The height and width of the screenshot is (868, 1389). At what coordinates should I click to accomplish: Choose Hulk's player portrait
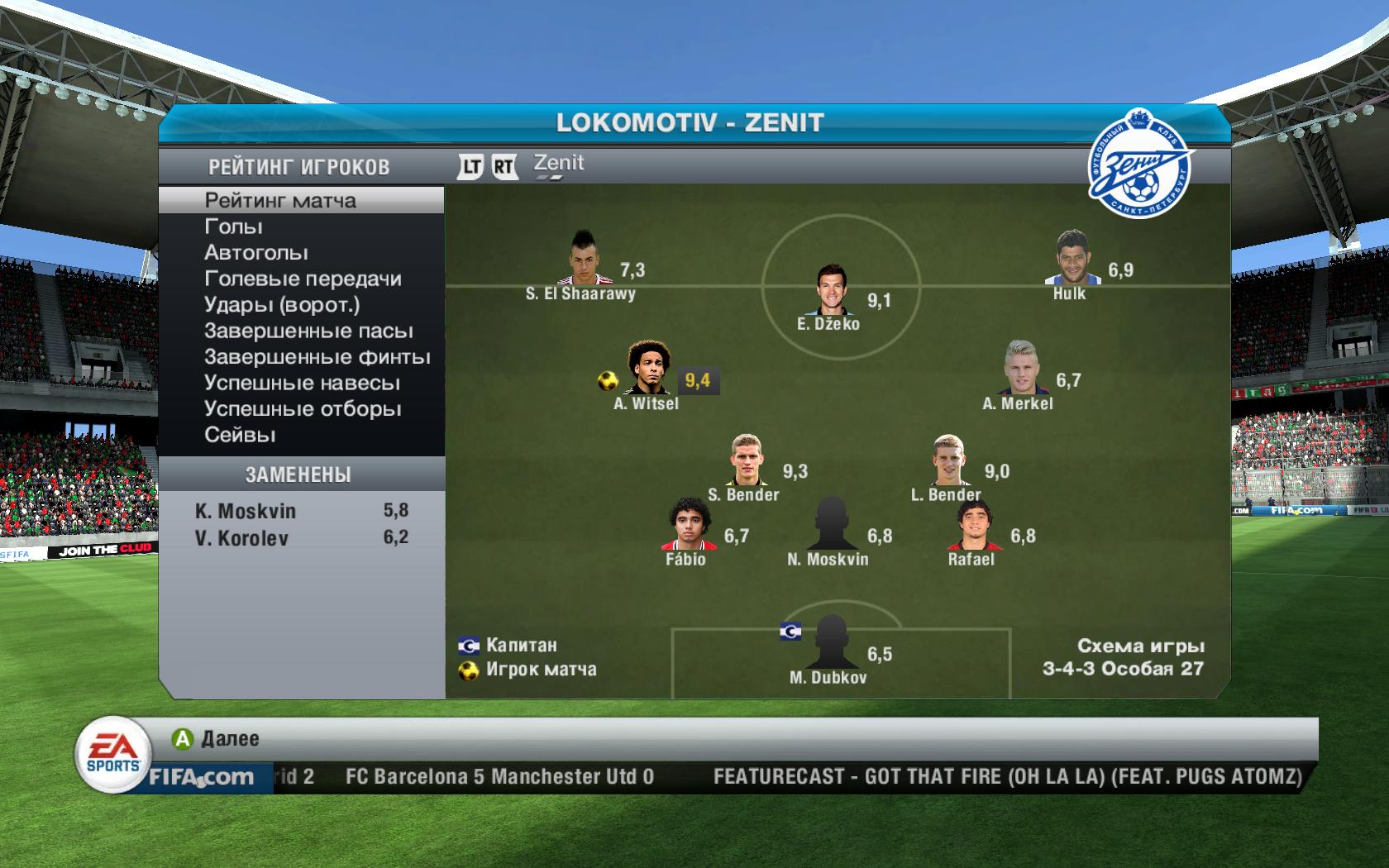click(x=1071, y=259)
